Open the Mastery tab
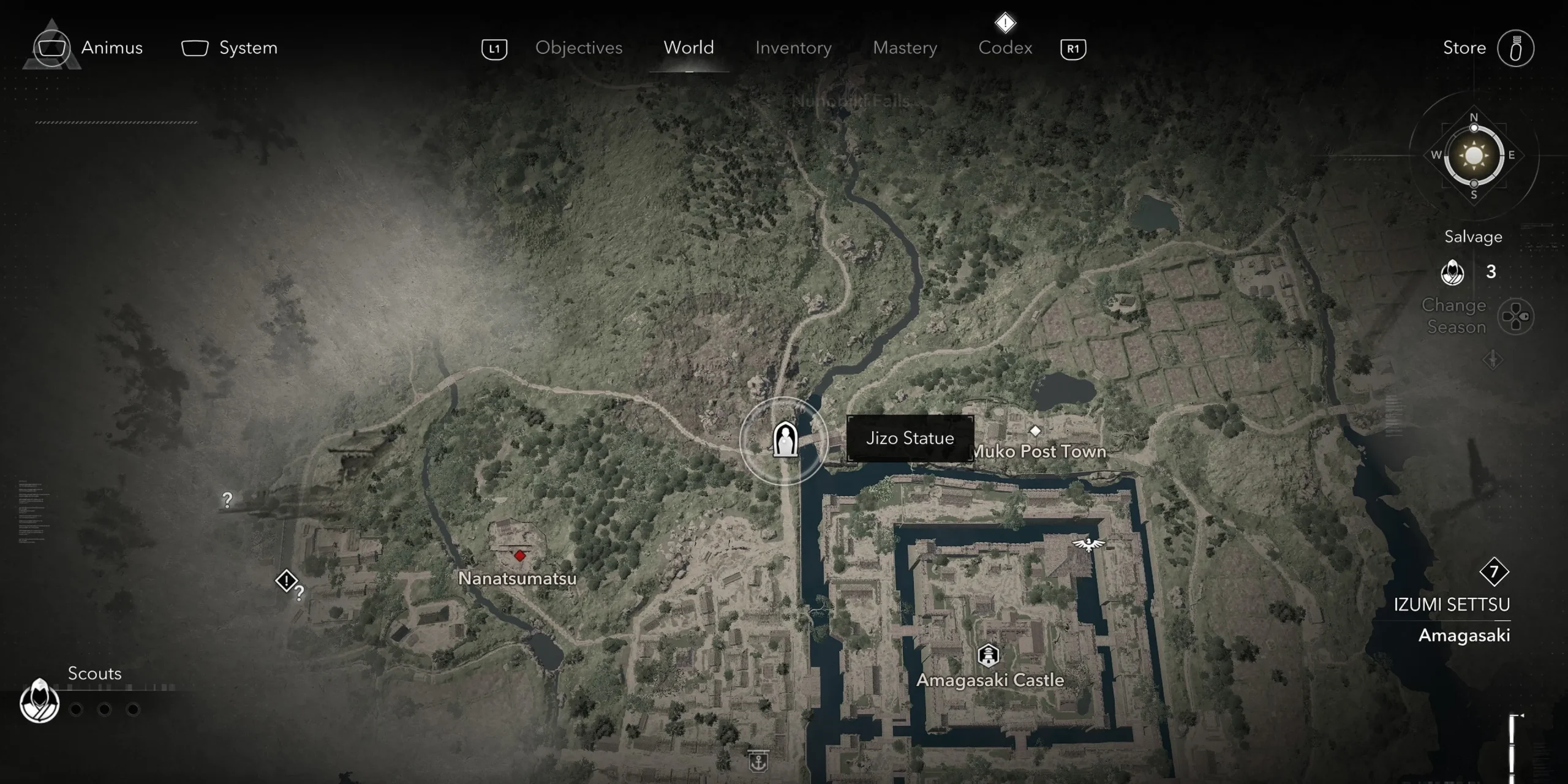 click(x=905, y=48)
